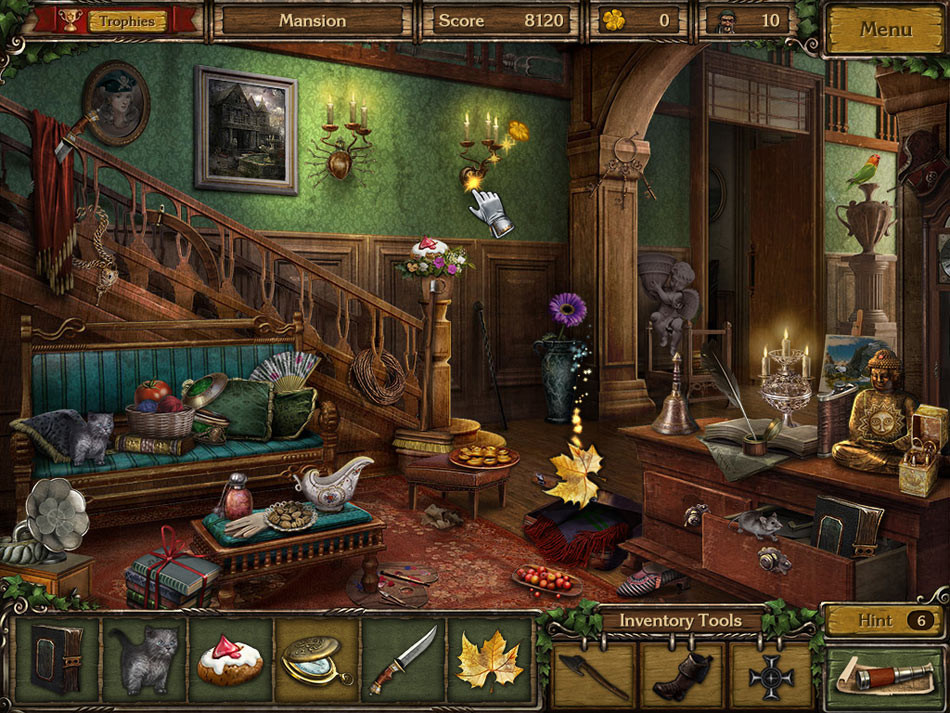Select the iron cross inventory tool

(x=771, y=676)
